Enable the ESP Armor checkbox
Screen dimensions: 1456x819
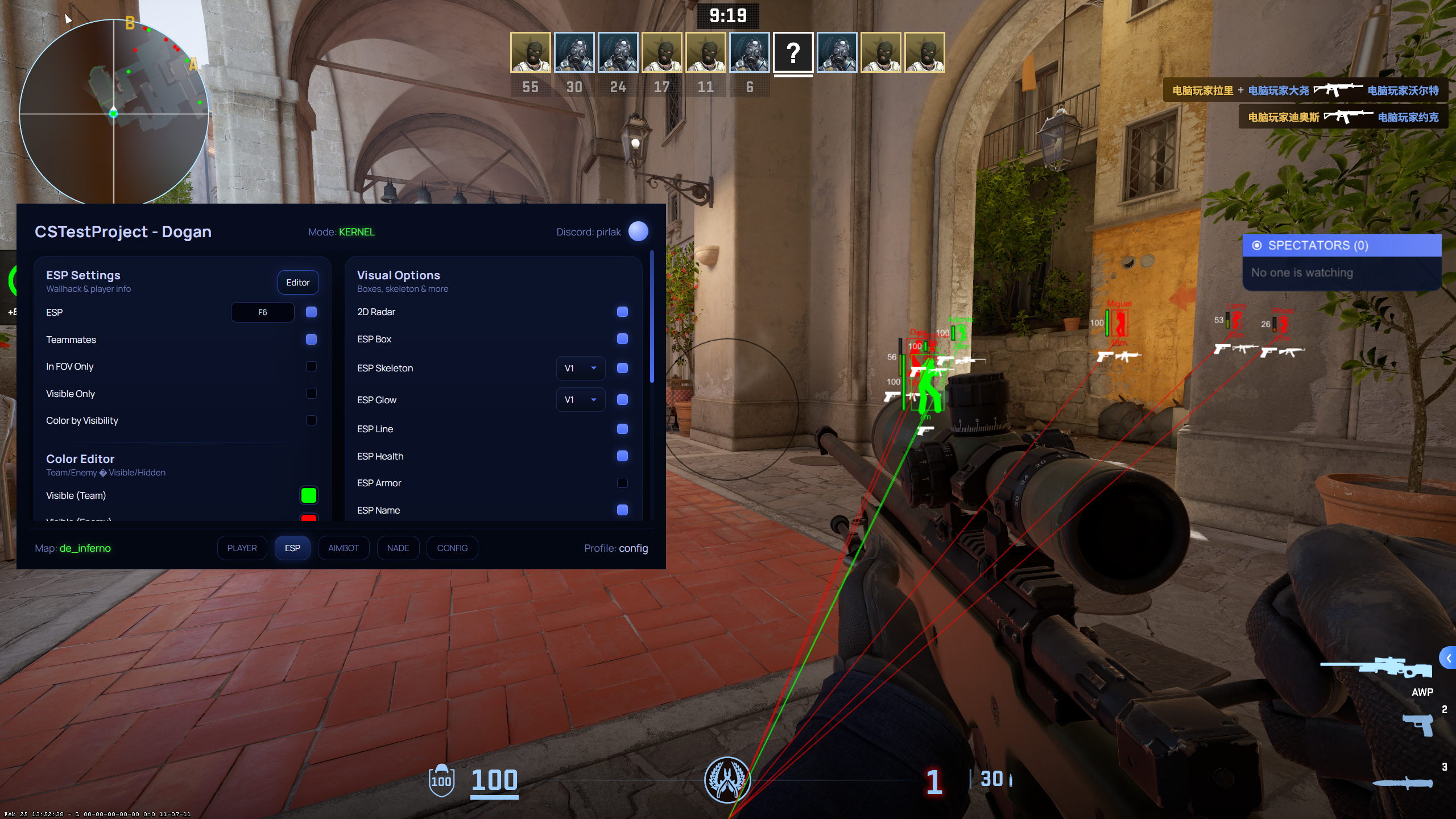click(x=622, y=483)
